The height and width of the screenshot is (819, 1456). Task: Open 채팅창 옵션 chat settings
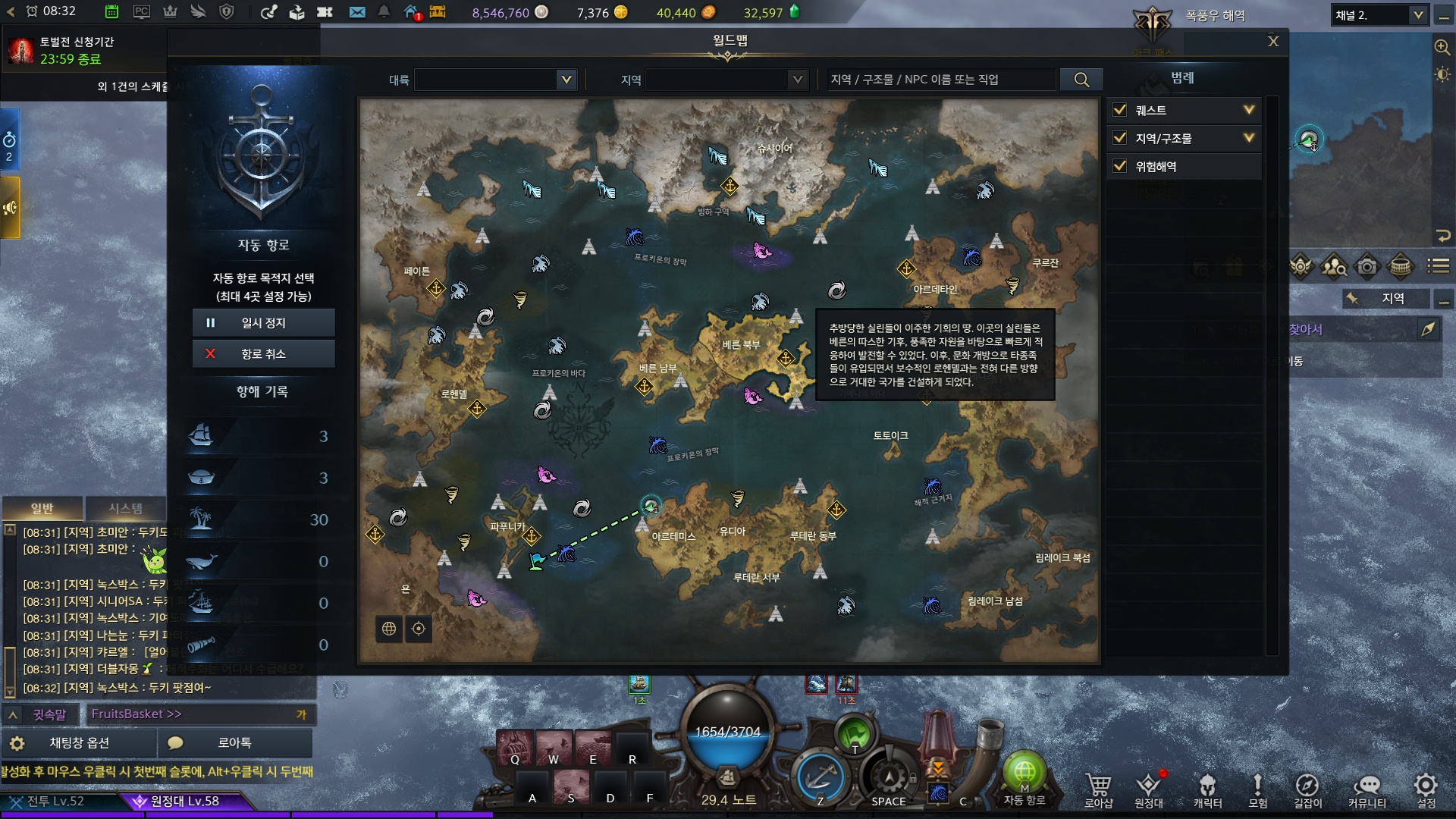click(79, 743)
